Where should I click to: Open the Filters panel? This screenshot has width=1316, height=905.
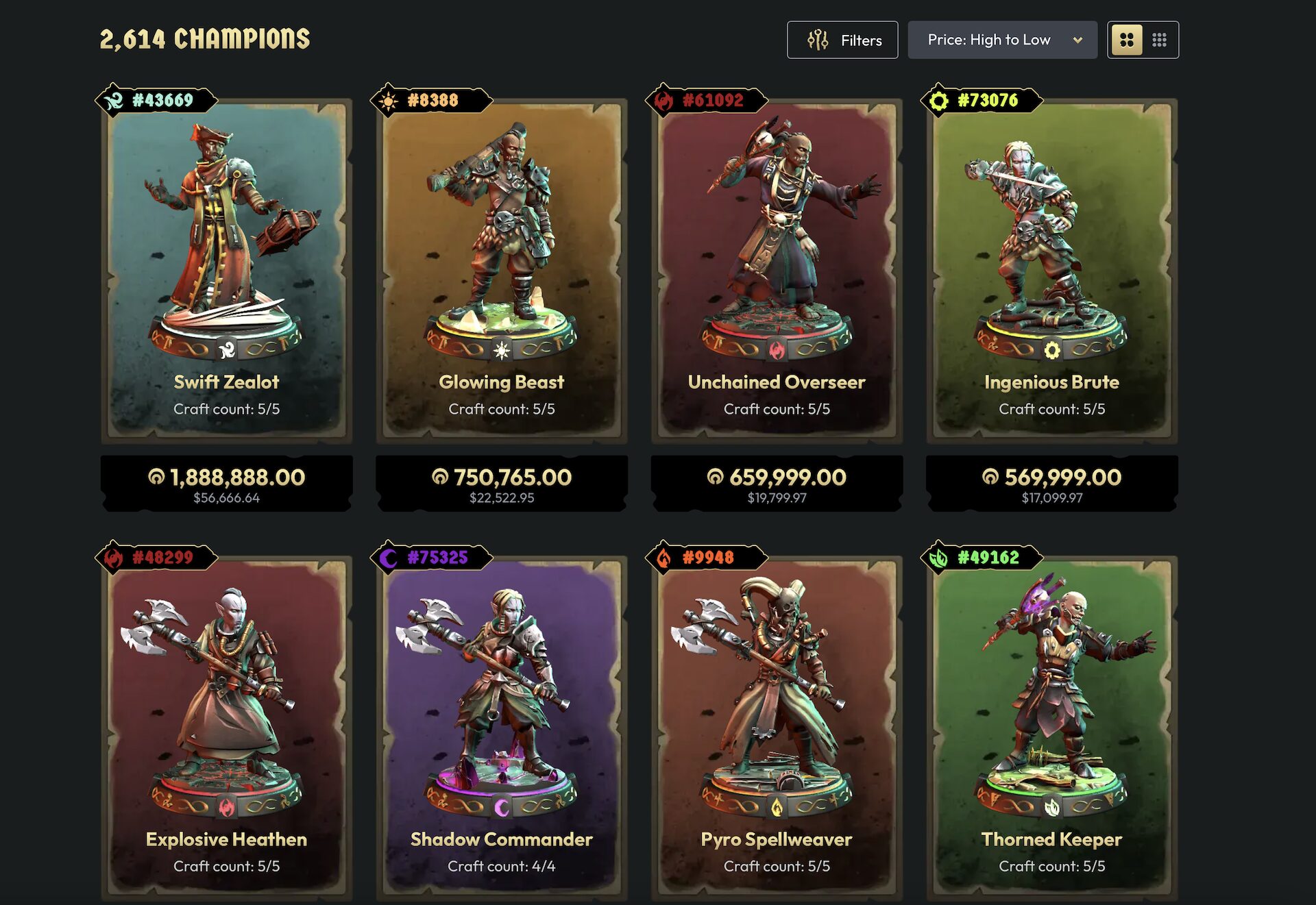click(x=842, y=40)
